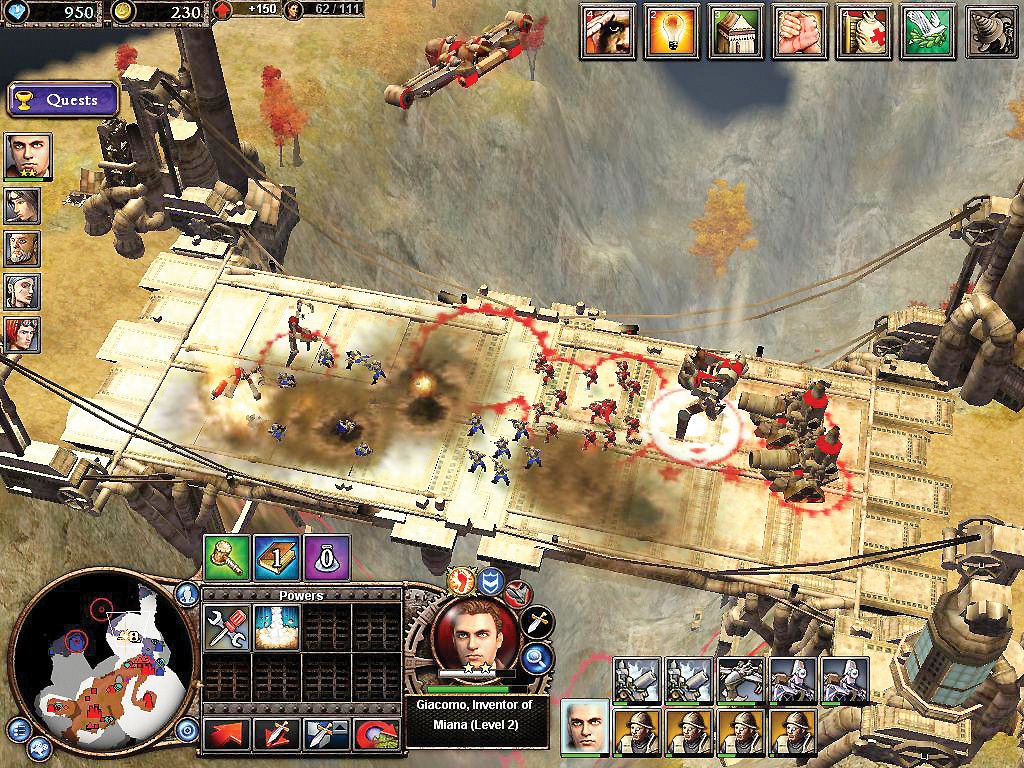Click the magnifying glass beside Giacomo's portrait
The height and width of the screenshot is (768, 1024).
pos(538,657)
